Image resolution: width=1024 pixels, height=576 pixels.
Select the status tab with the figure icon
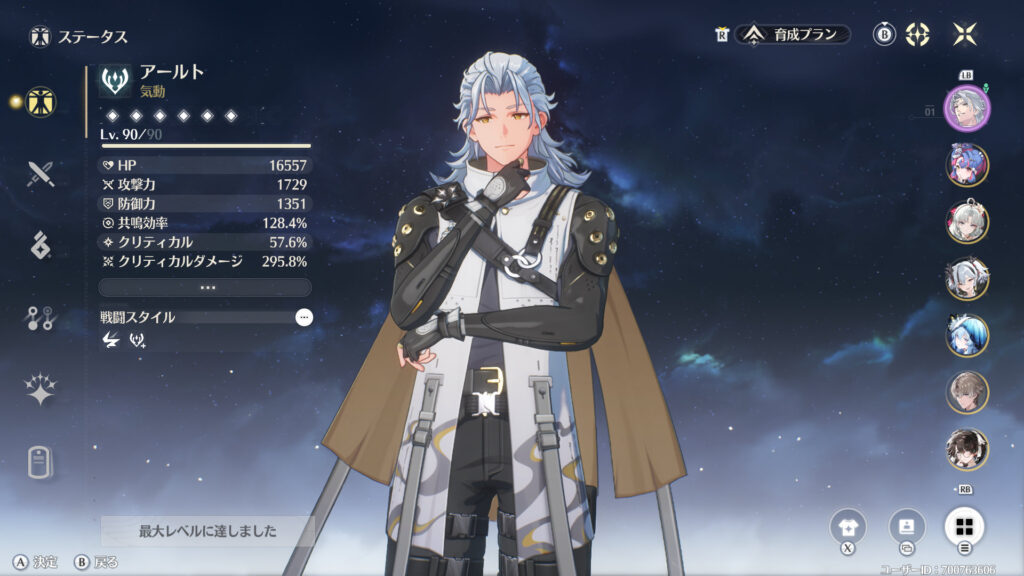coord(41,101)
